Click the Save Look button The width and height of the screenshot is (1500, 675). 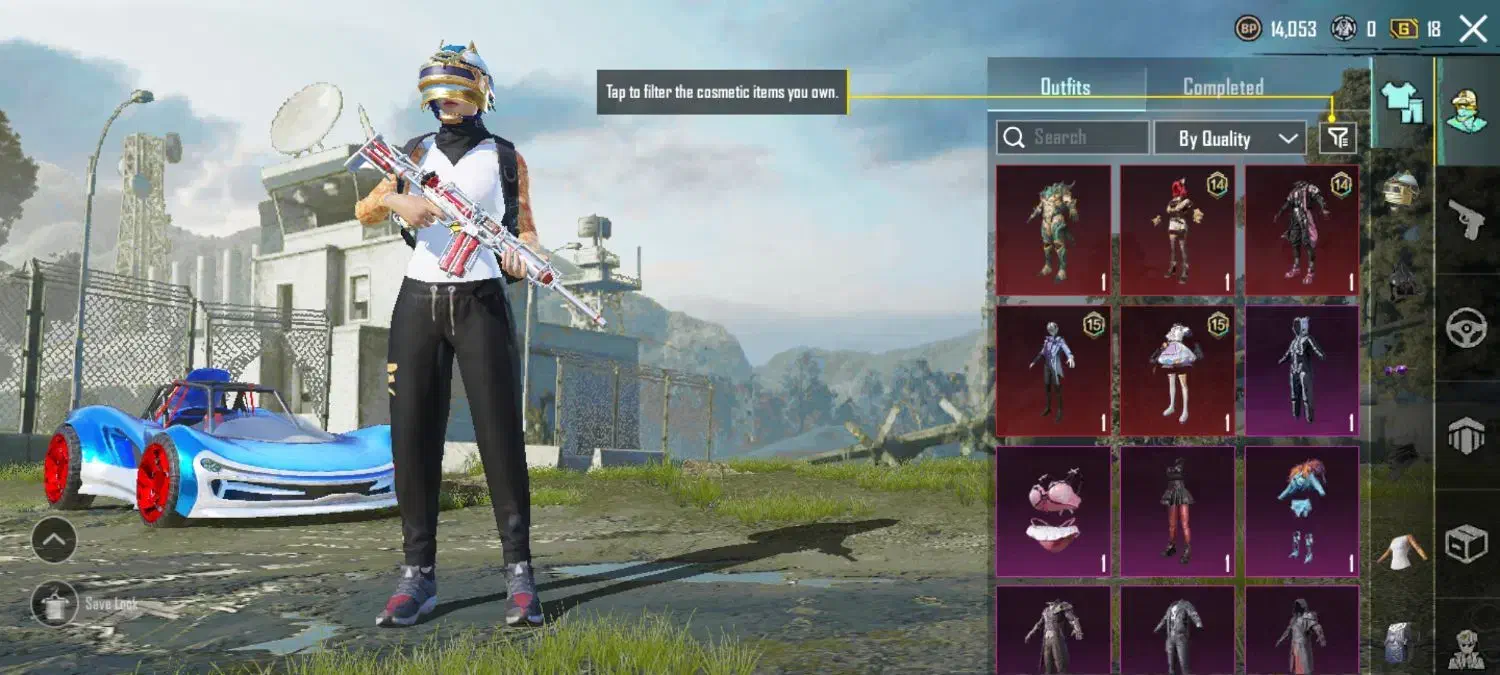[55, 603]
